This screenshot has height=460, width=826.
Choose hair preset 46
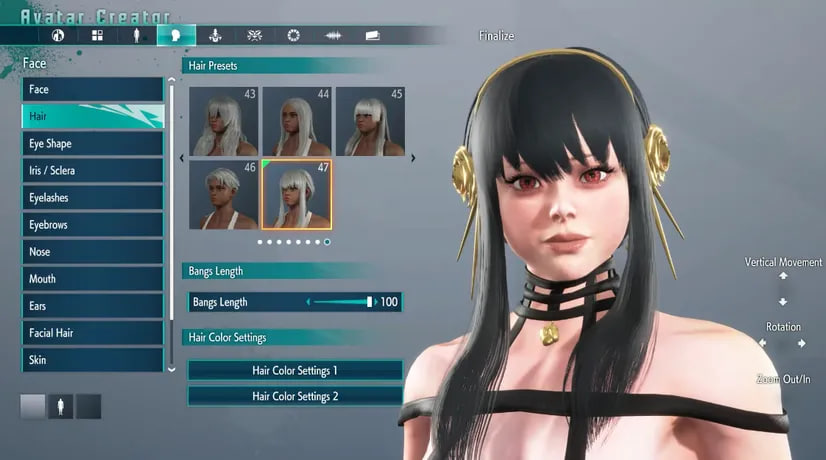224,194
